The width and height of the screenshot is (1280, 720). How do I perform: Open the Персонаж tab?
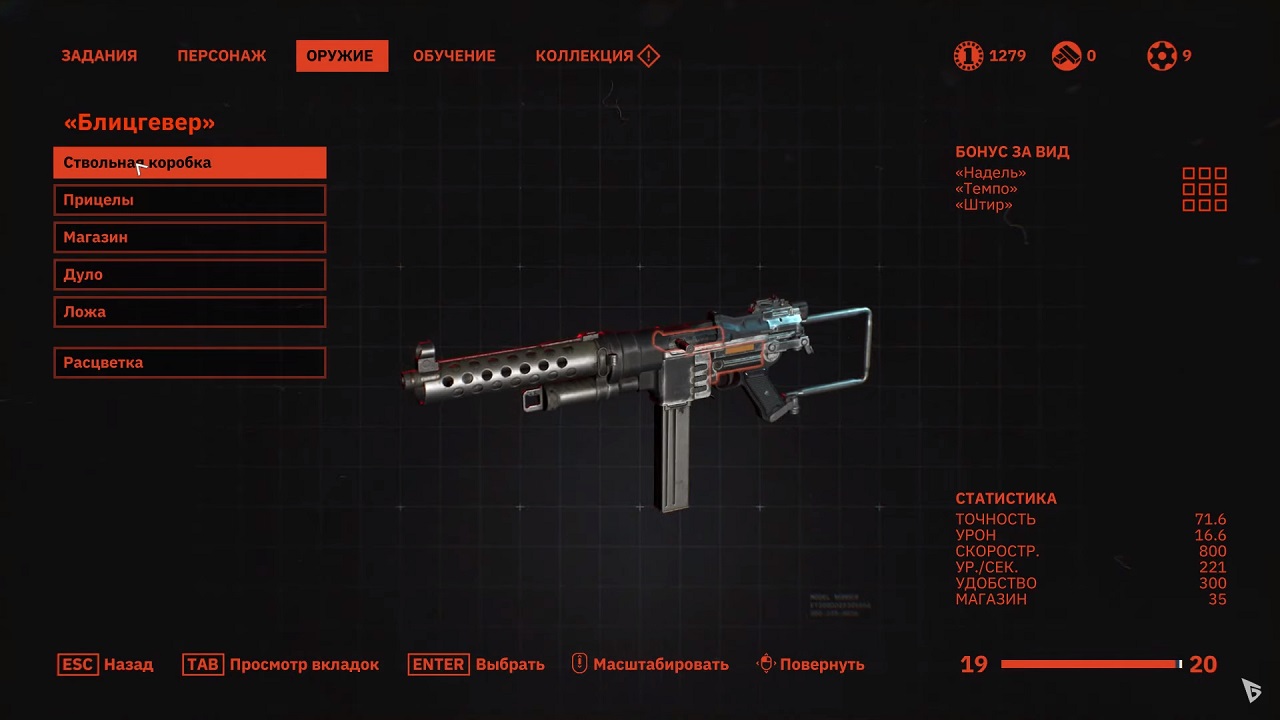[x=222, y=56]
